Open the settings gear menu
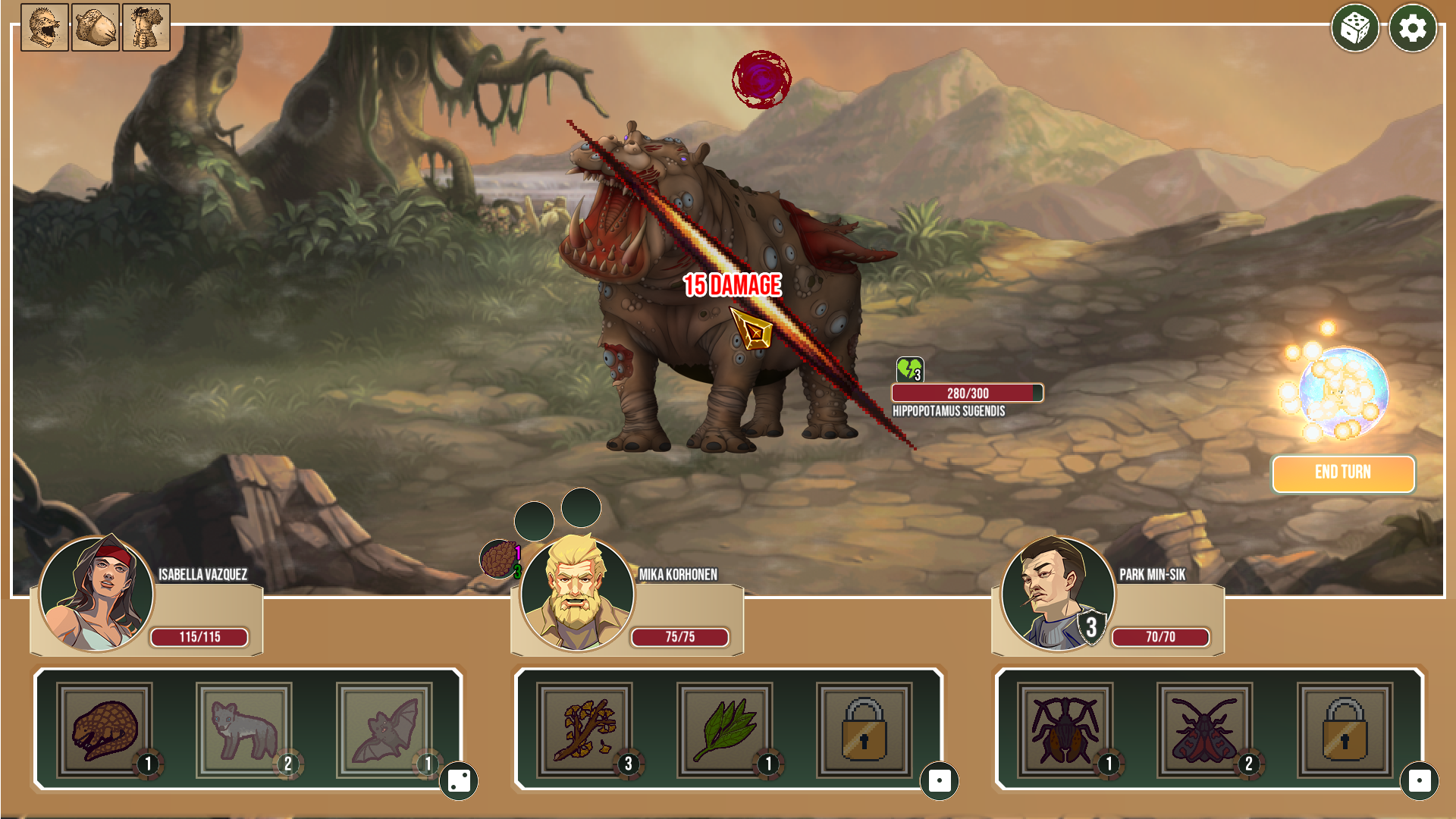The width and height of the screenshot is (1456, 819). 1412,29
